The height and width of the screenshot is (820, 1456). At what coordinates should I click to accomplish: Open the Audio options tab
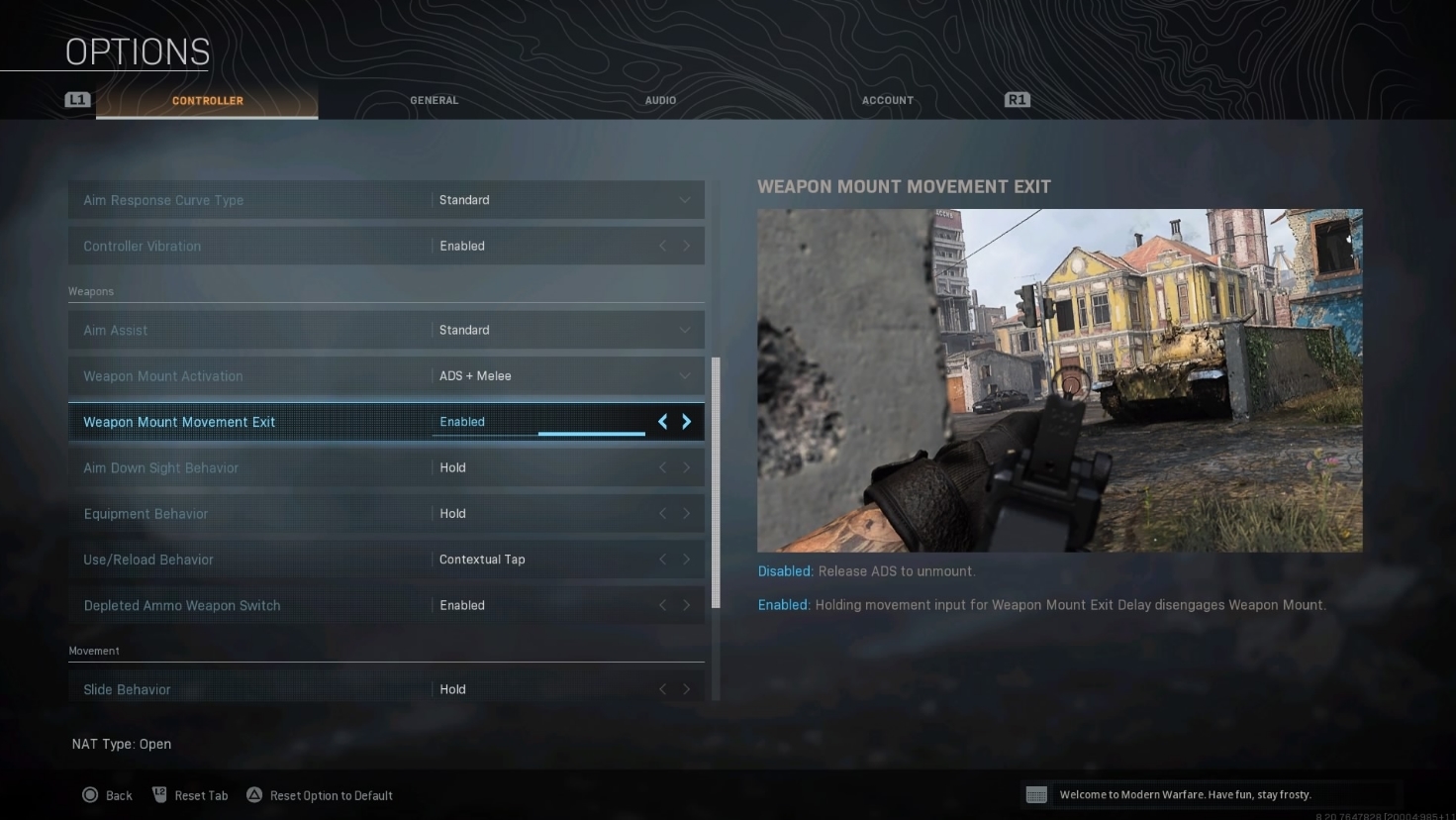coord(660,100)
